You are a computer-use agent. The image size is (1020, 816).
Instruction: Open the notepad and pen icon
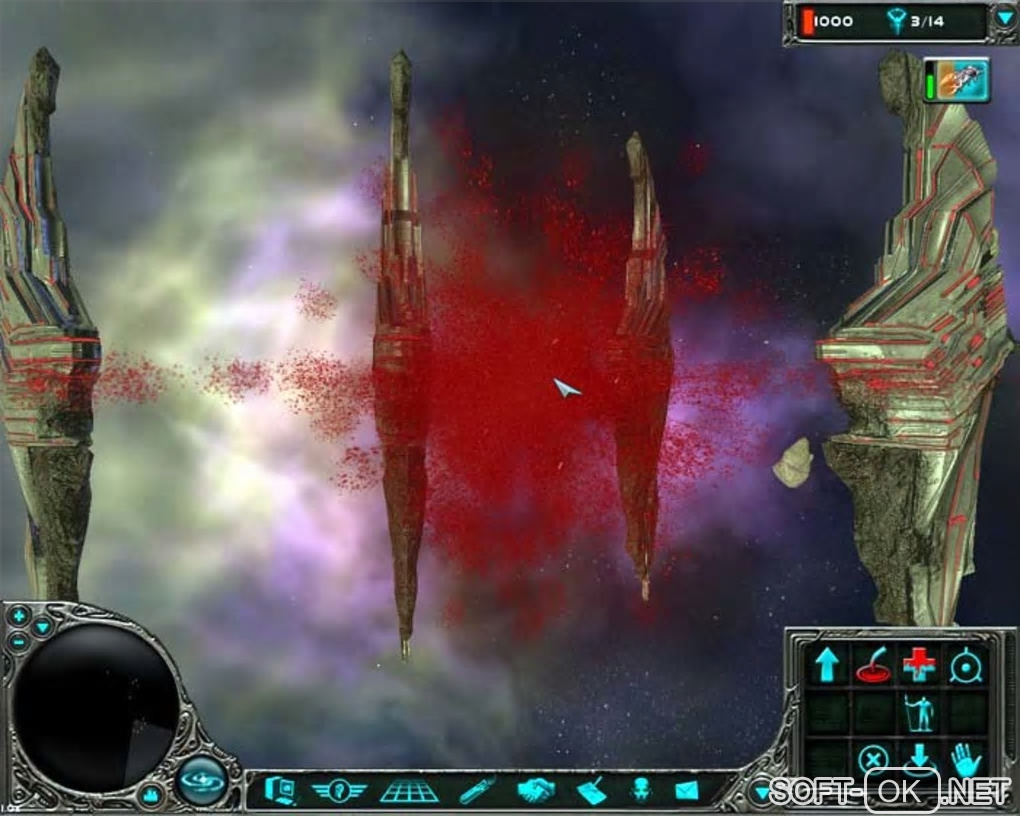click(590, 791)
